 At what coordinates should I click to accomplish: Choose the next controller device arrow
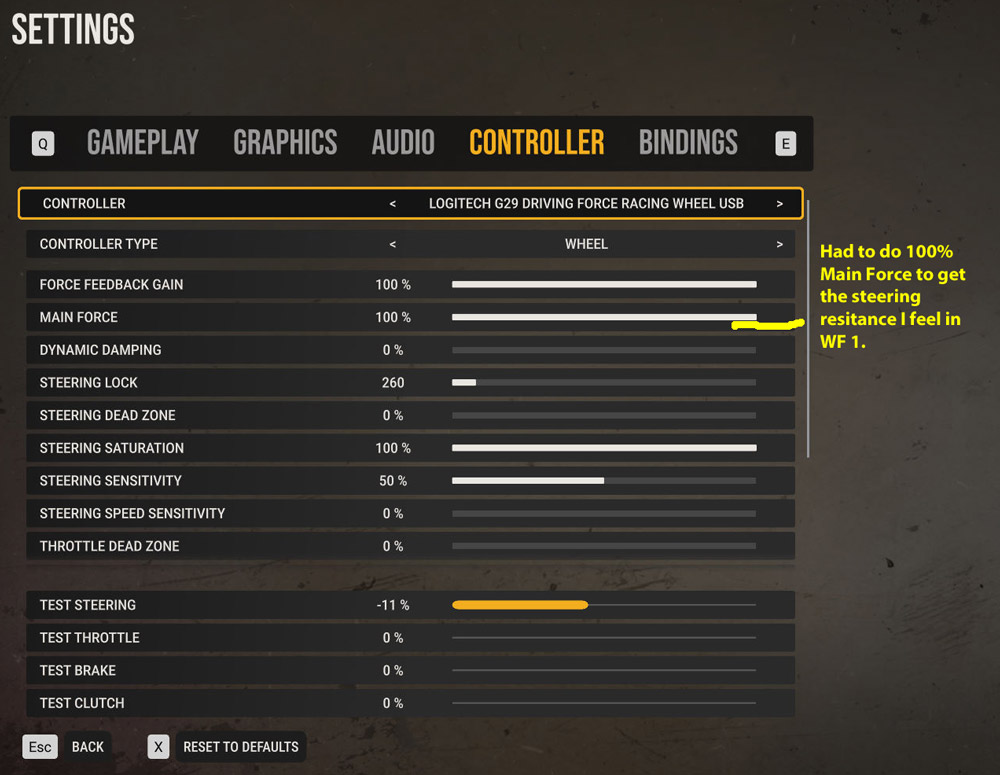pos(779,203)
